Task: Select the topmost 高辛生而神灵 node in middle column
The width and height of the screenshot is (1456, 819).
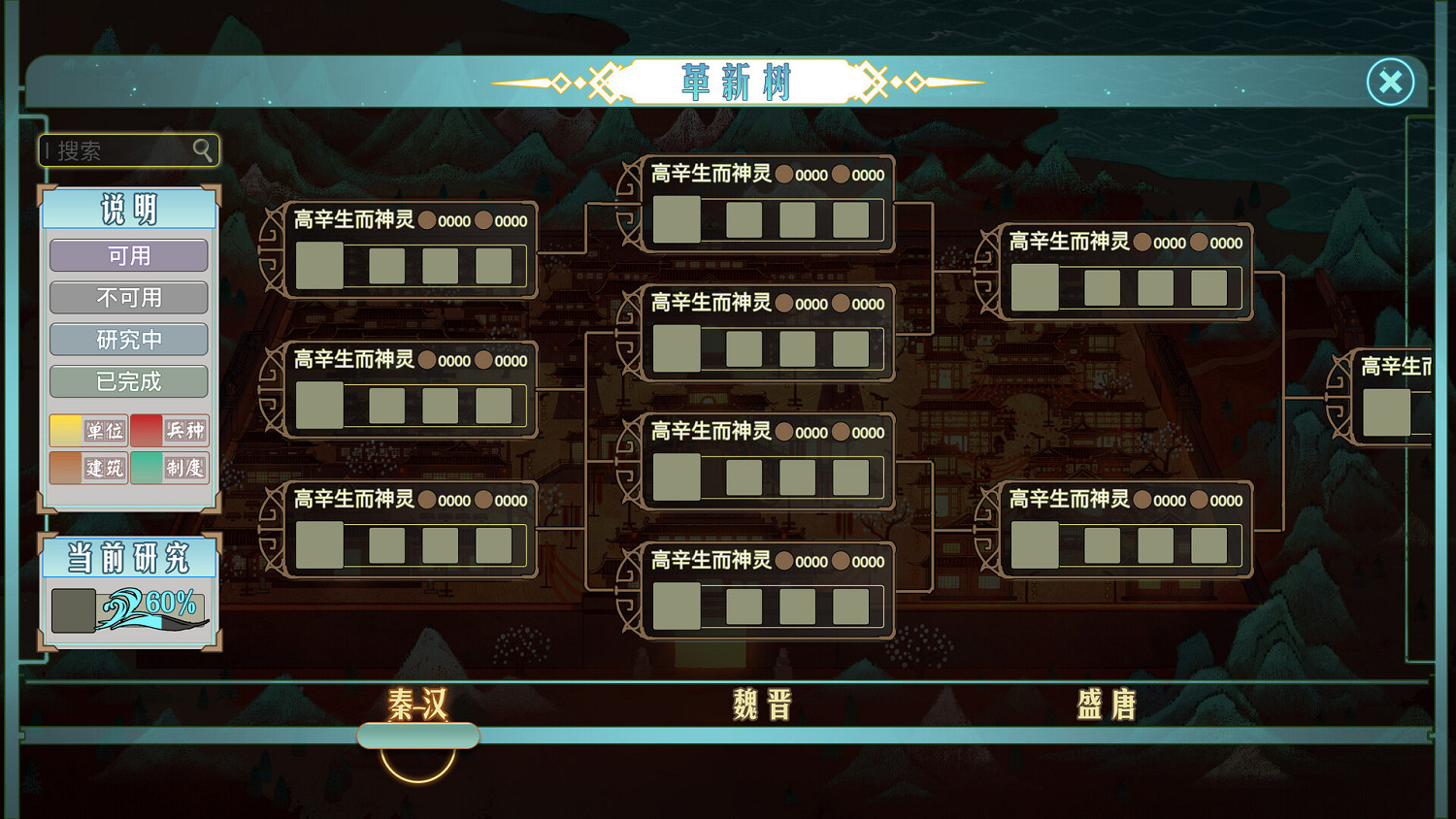Action: [677, 218]
